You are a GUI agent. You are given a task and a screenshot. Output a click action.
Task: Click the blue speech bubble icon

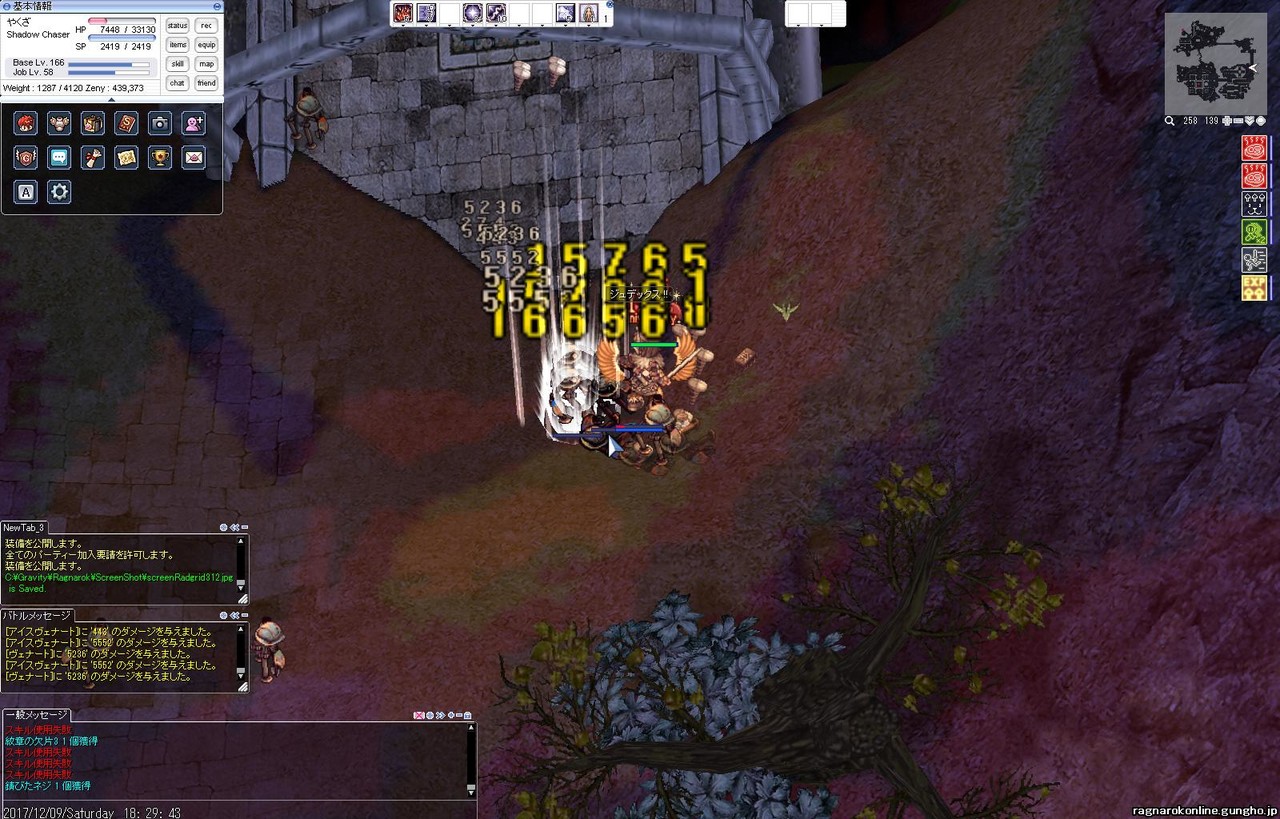(59, 157)
